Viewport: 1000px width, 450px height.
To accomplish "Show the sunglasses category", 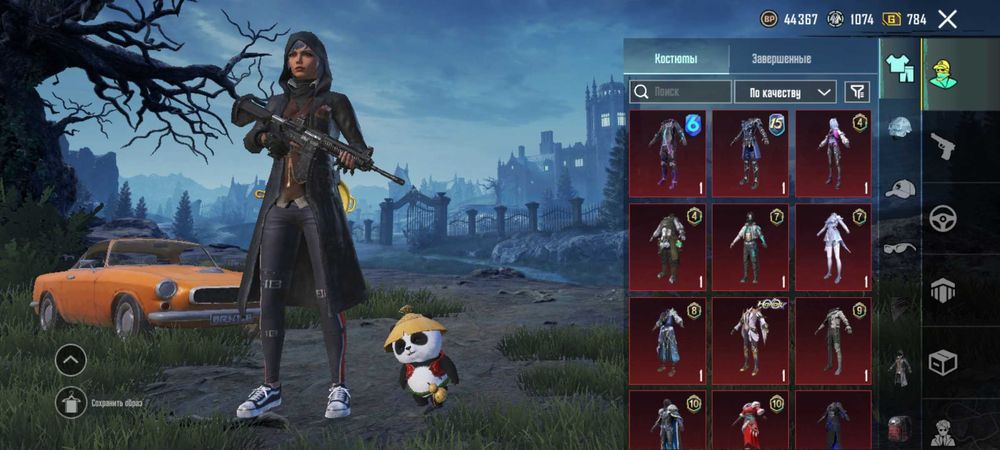I will pyautogui.click(x=900, y=247).
